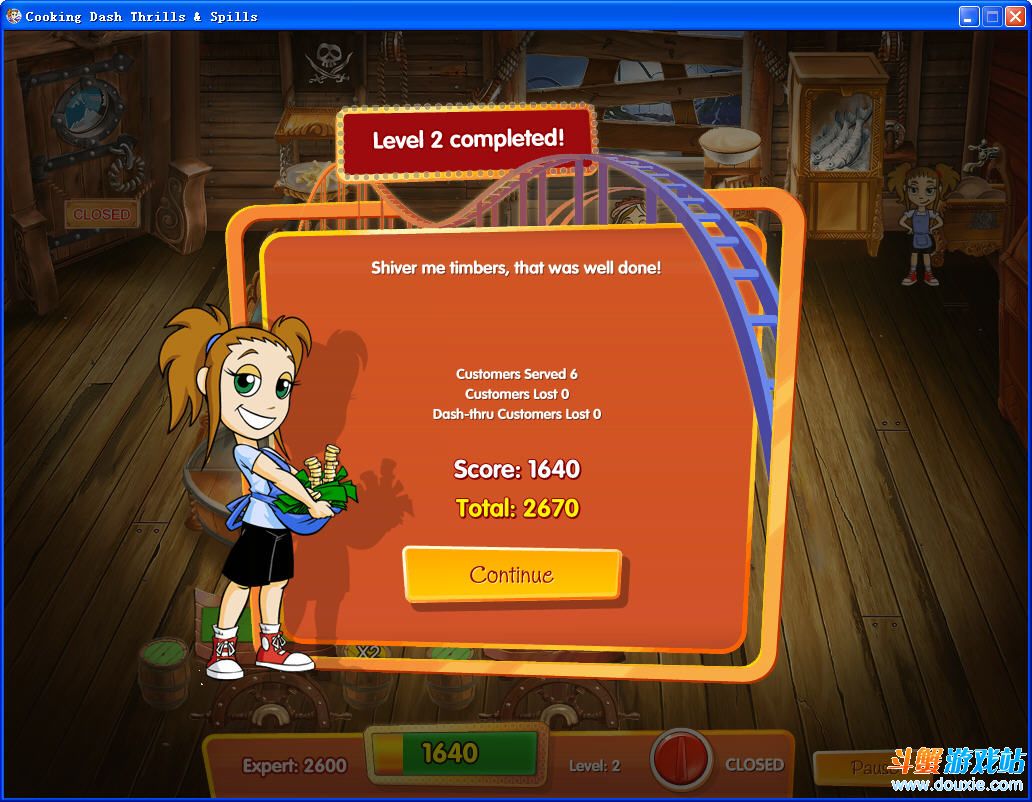
Task: Minimize the game window
Action: [969, 16]
